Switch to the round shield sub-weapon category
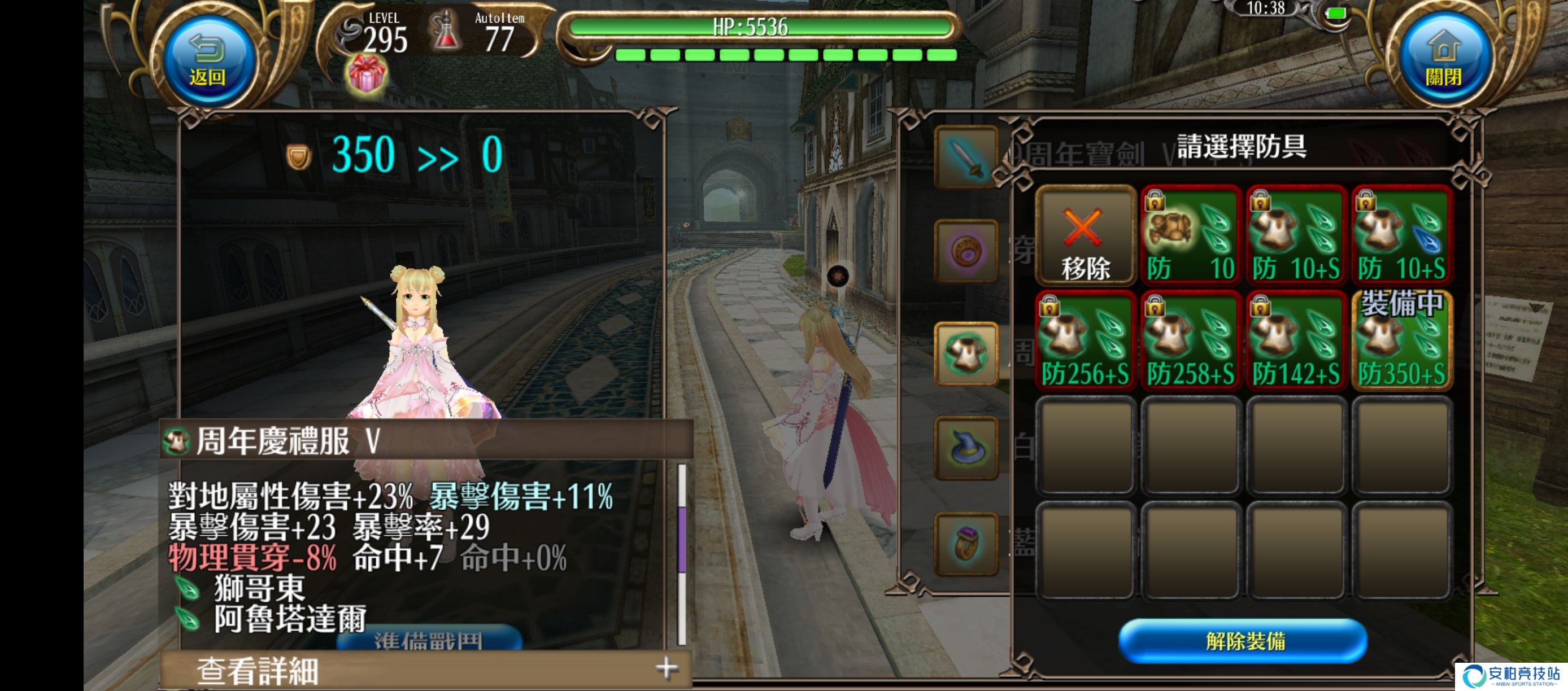The height and width of the screenshot is (691, 1568). click(966, 251)
